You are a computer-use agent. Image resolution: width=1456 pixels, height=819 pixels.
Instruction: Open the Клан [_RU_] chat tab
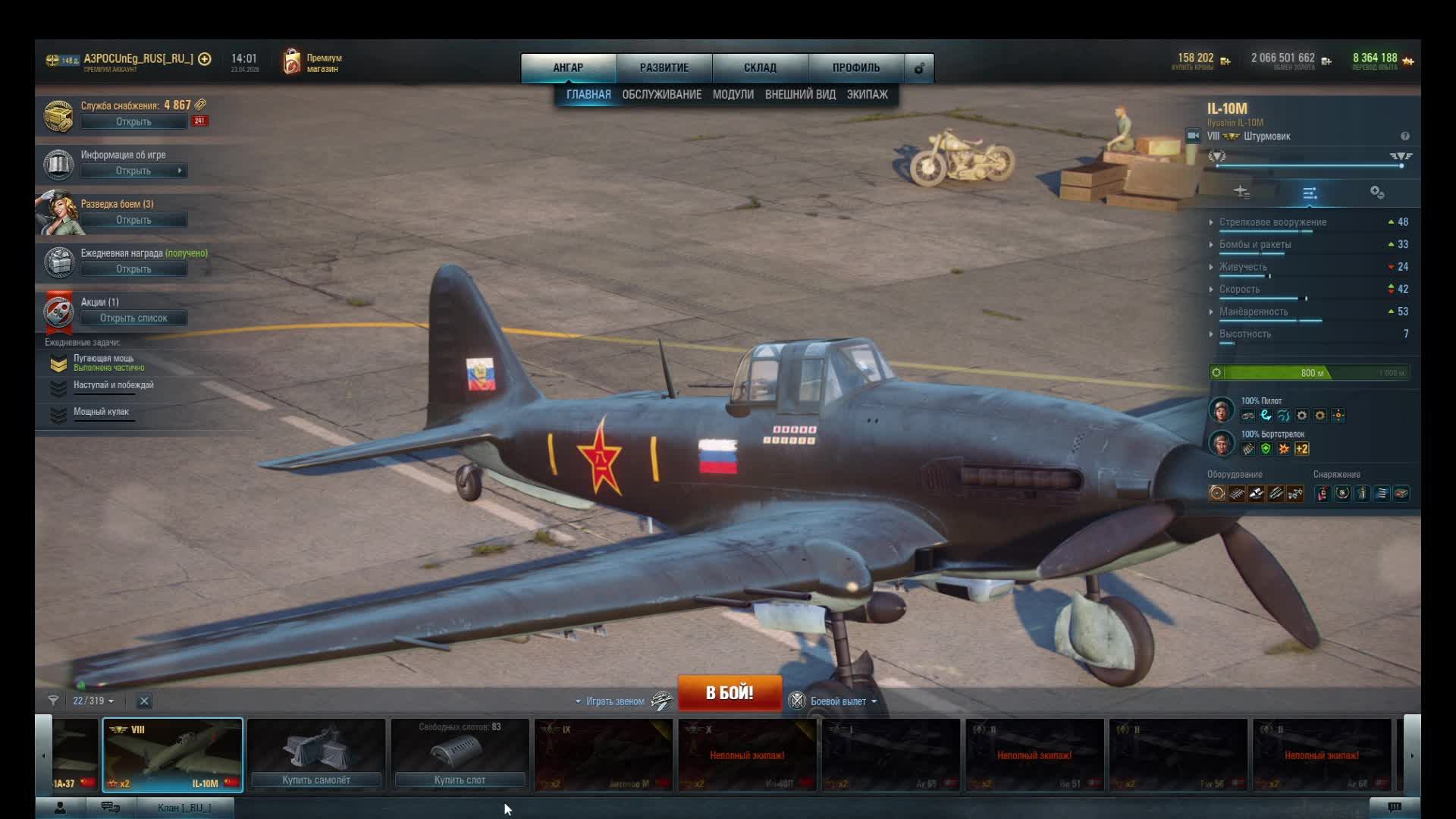tap(184, 808)
